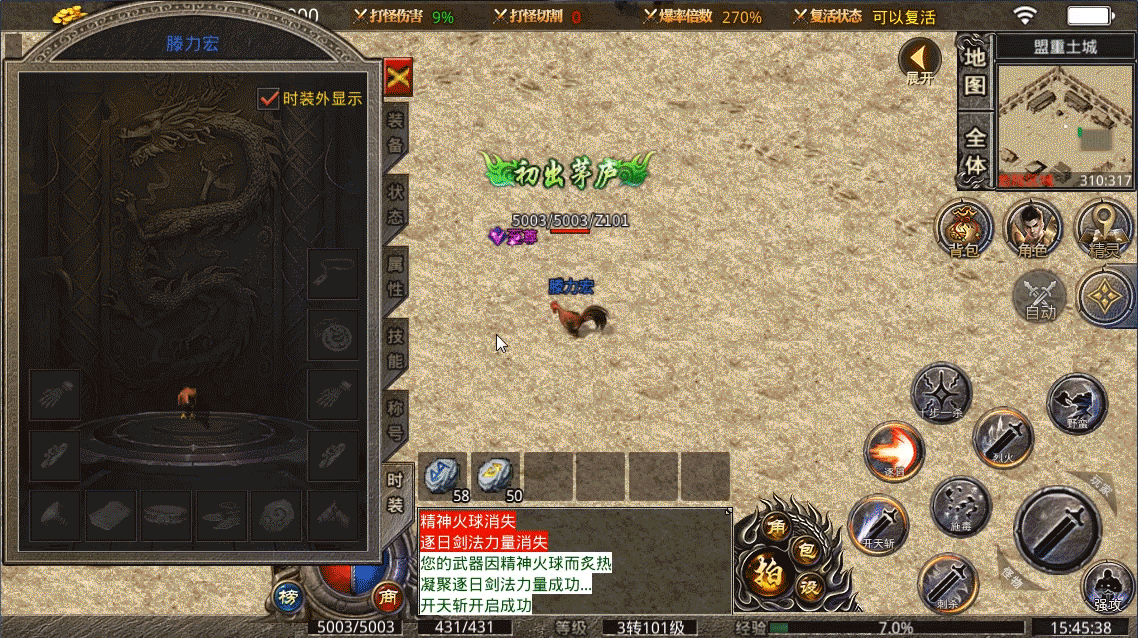Open the 状态 status tab

click(x=396, y=204)
